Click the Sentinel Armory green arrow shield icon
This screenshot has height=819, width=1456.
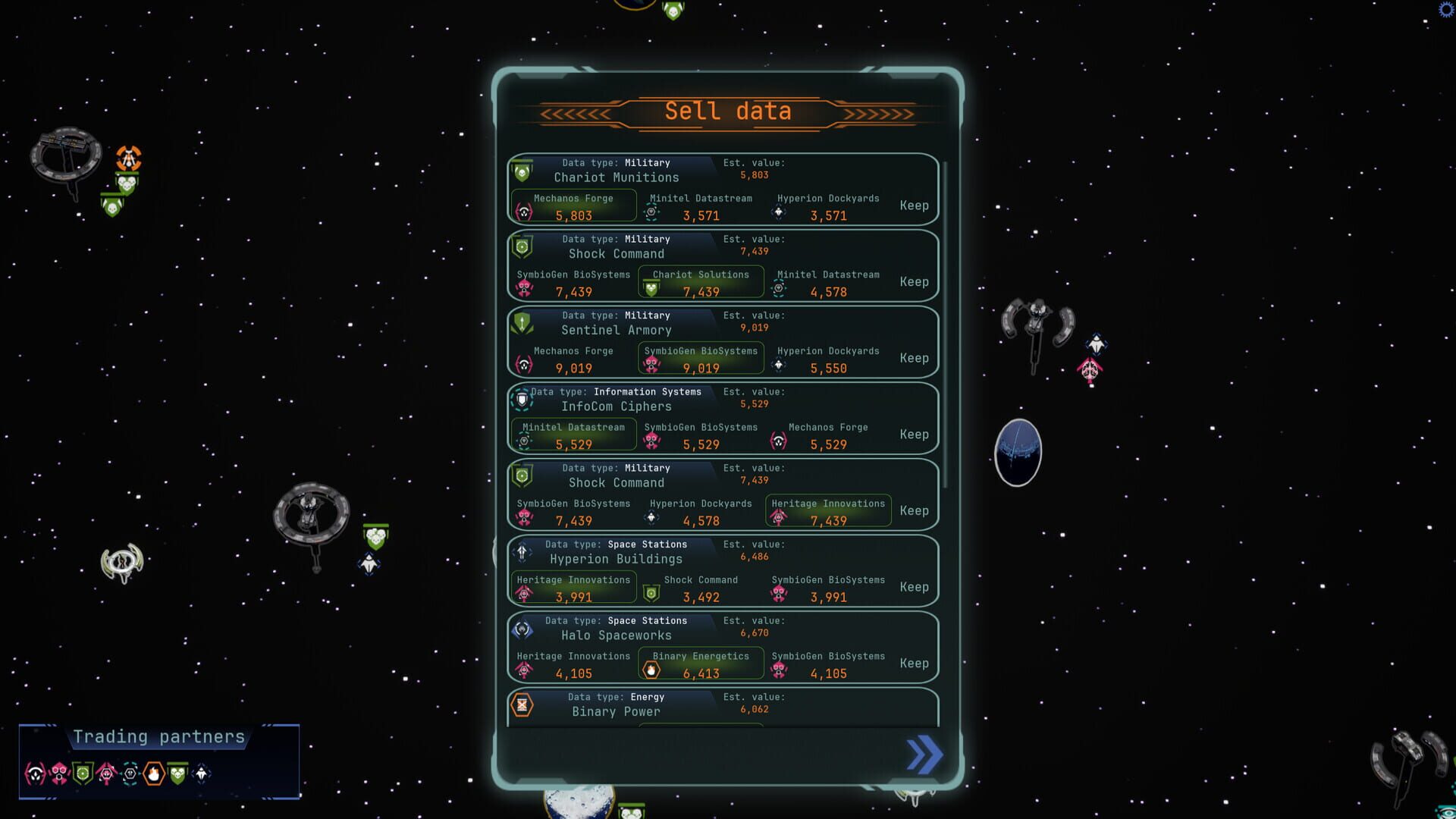pyautogui.click(x=522, y=322)
